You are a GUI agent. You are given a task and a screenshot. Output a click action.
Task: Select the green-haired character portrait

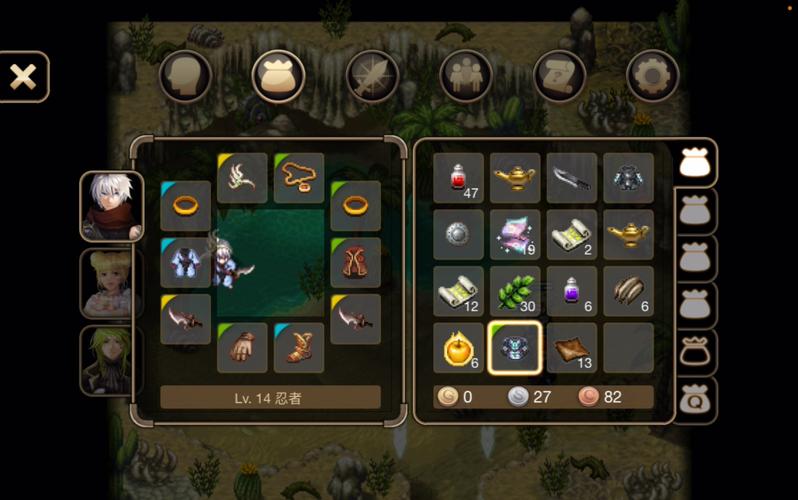(111, 360)
